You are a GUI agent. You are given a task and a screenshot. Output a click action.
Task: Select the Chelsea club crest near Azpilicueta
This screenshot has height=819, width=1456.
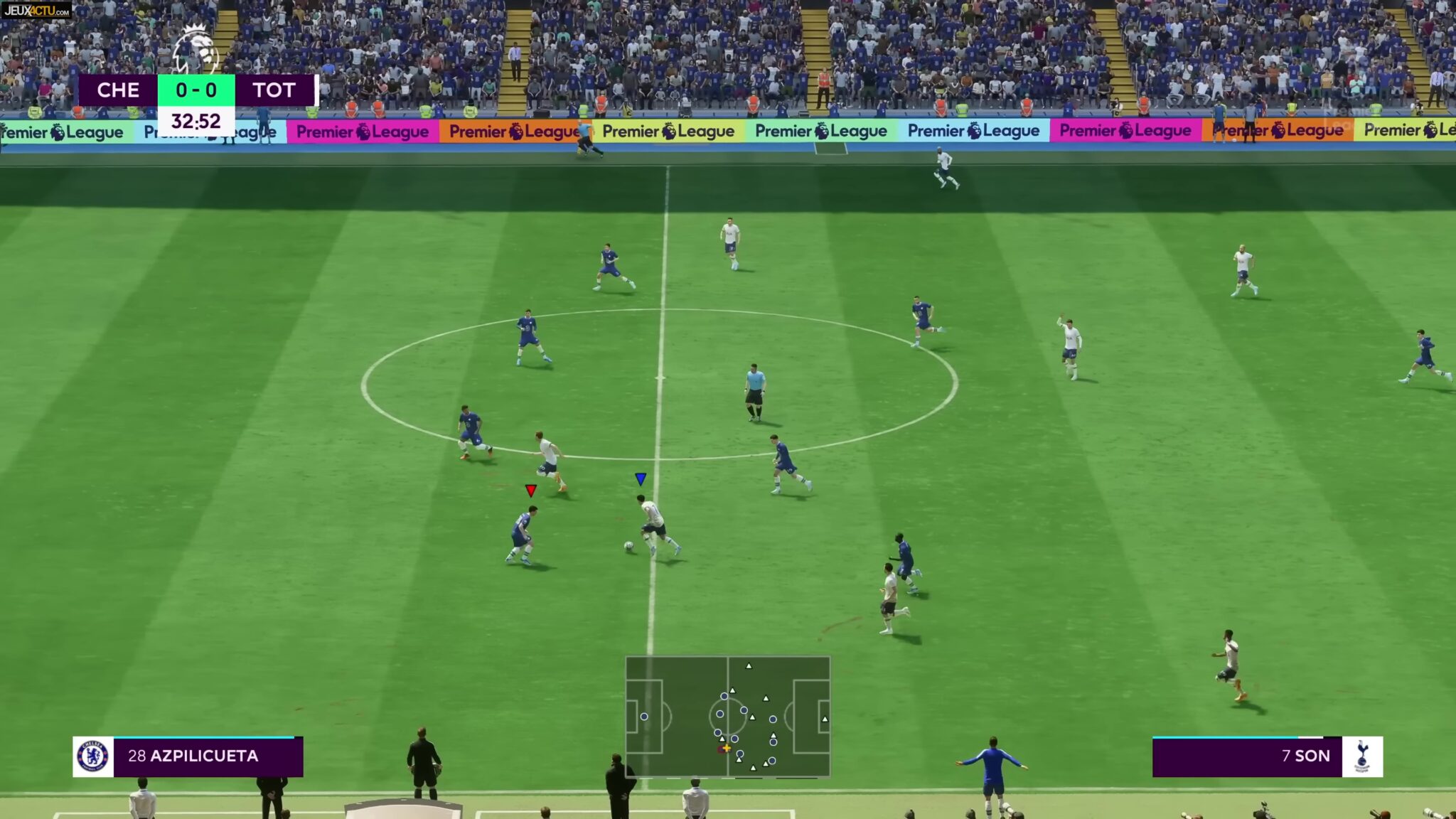click(x=94, y=756)
